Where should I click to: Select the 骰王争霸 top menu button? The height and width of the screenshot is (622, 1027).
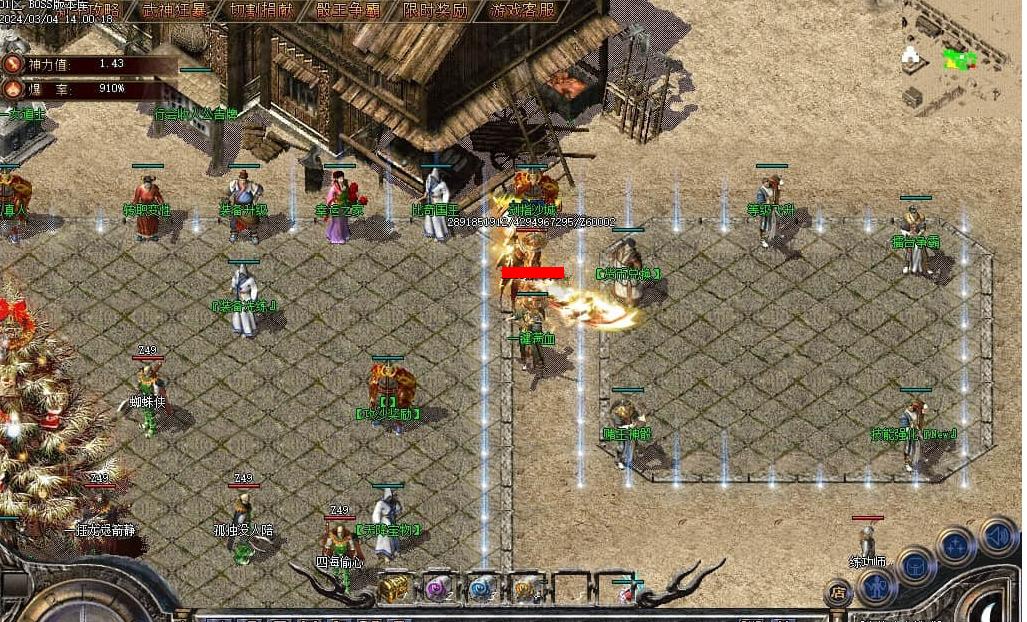348,11
